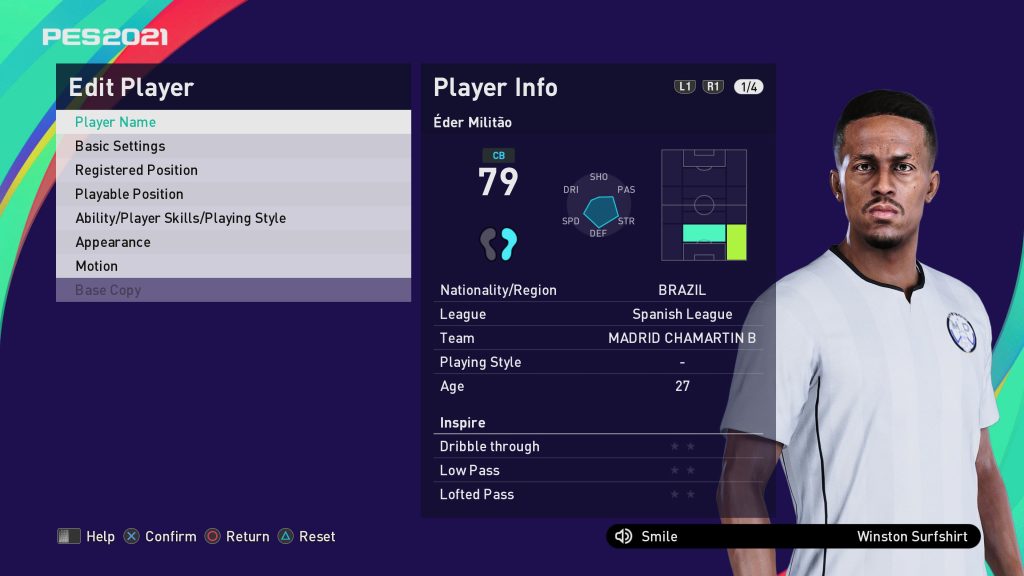The image size is (1024, 576).
Task: Open Basic Settings
Action: tap(232, 146)
